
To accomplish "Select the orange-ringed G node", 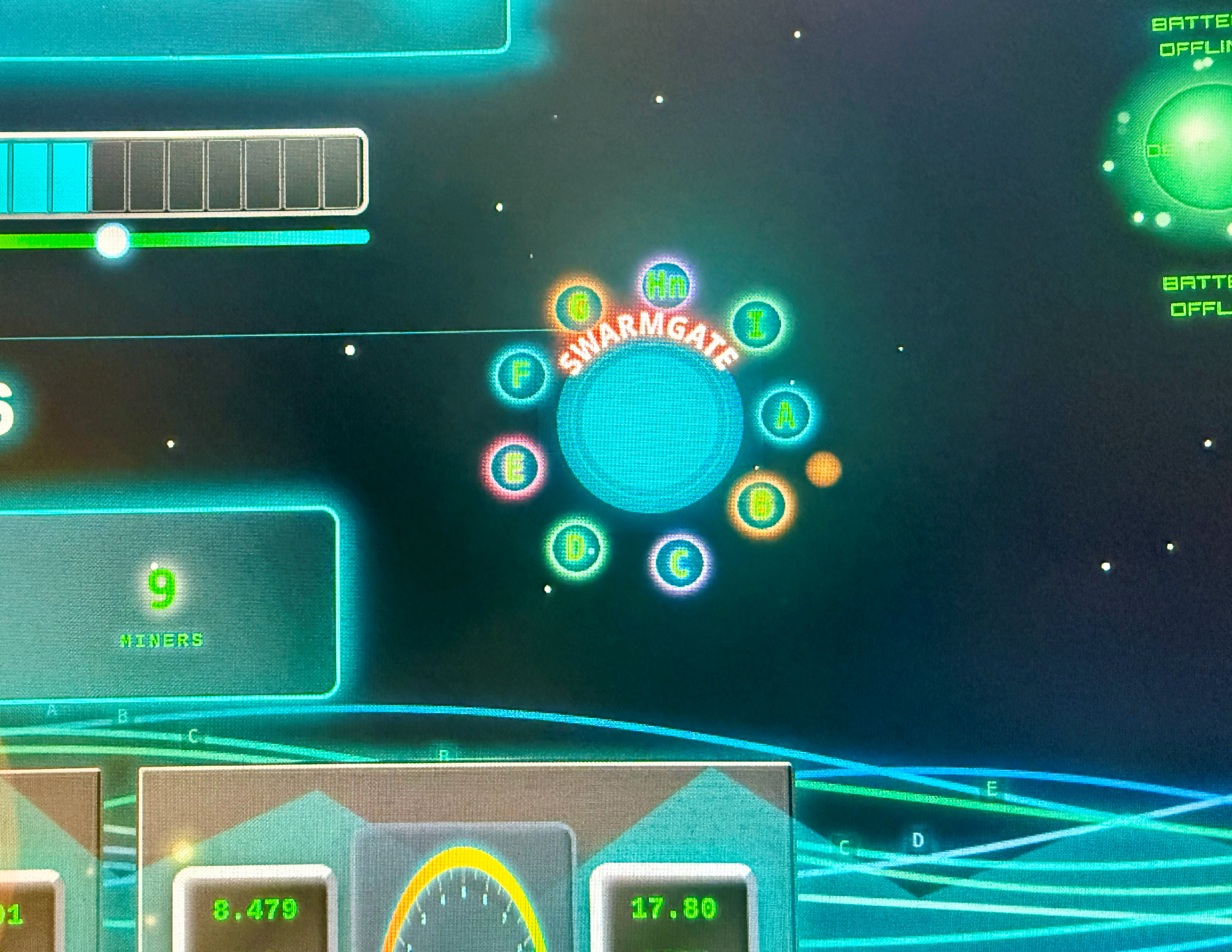I will click(x=578, y=308).
